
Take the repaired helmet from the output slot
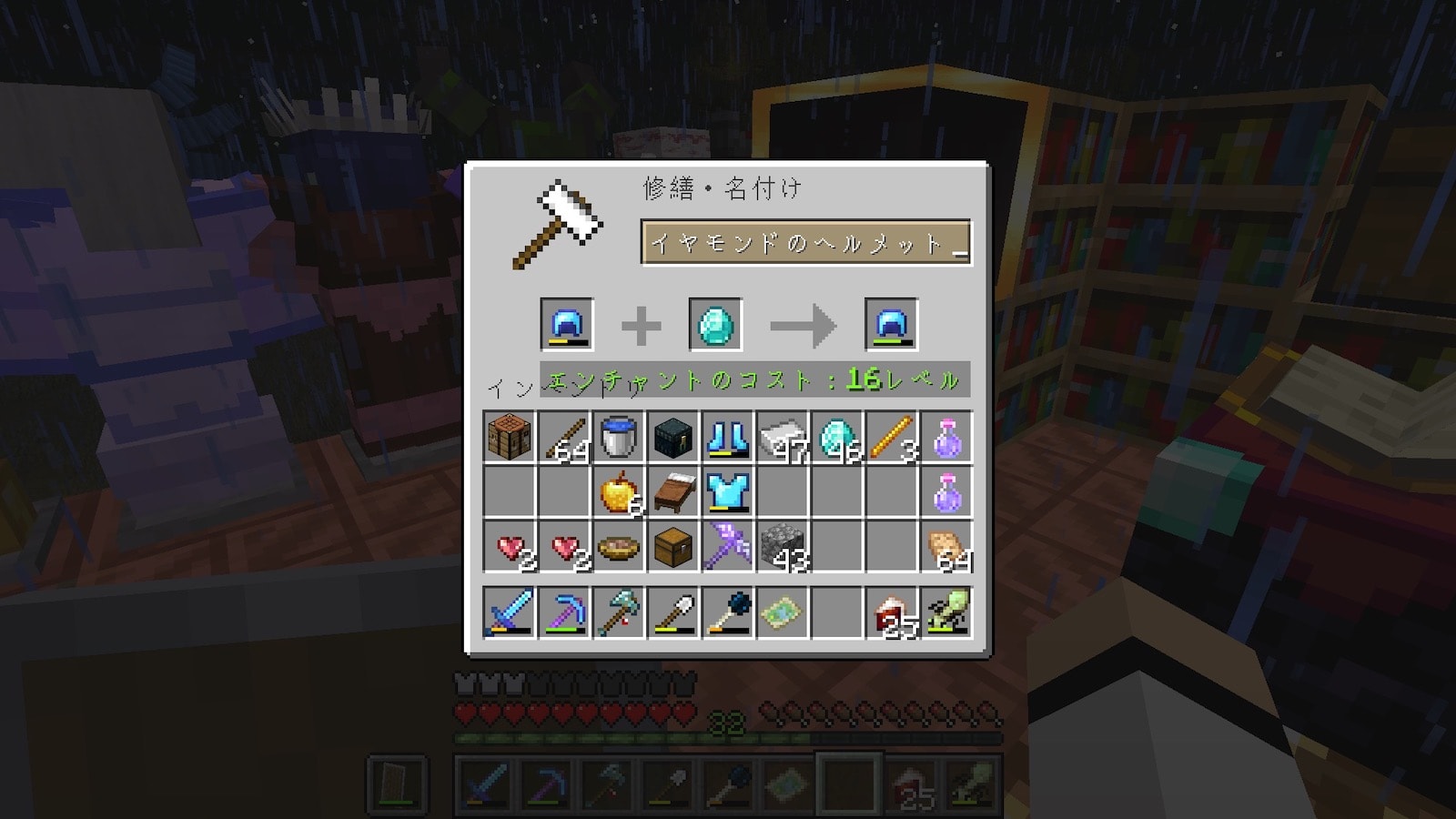[891, 325]
